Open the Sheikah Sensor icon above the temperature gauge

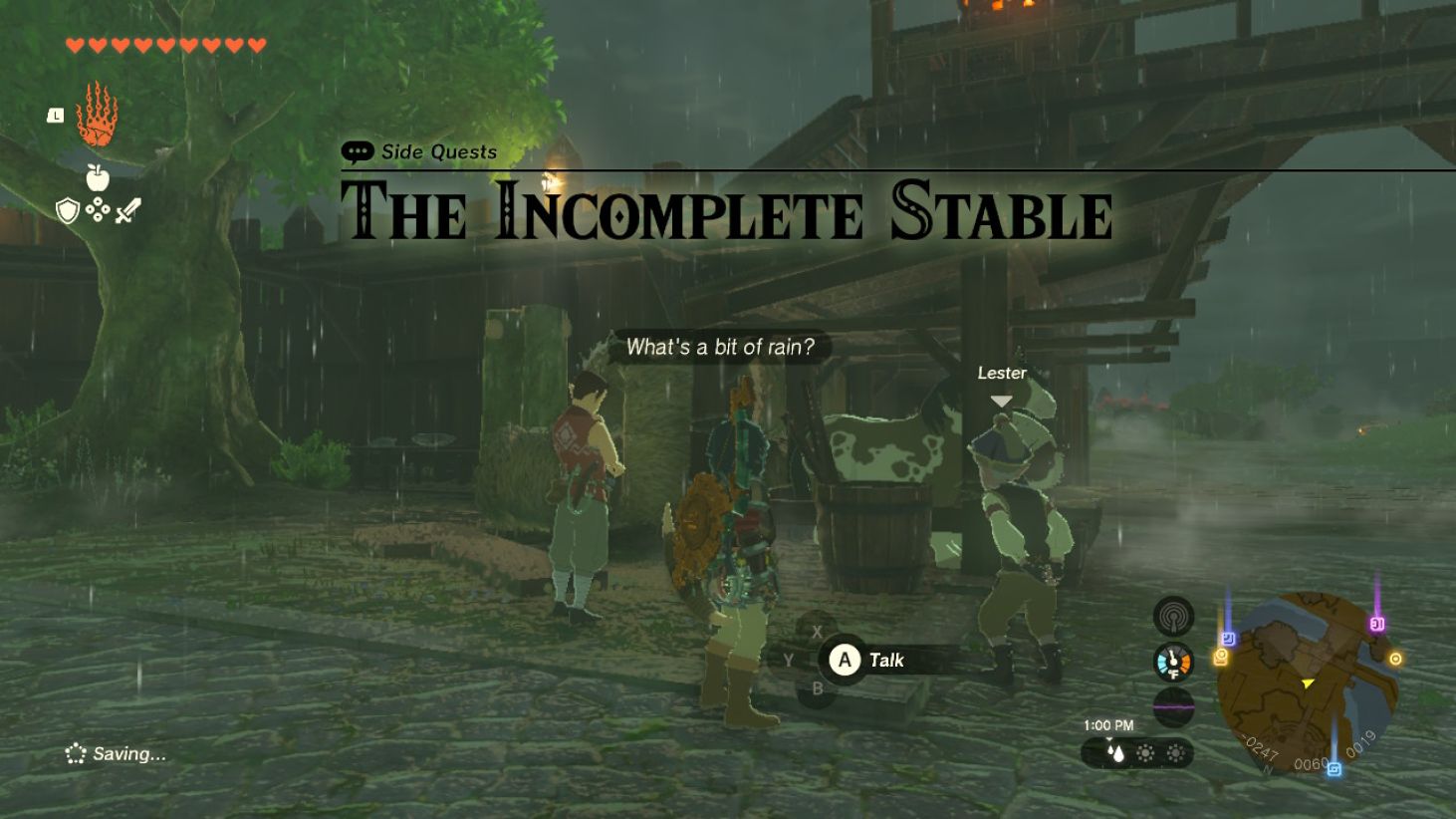click(x=1173, y=616)
